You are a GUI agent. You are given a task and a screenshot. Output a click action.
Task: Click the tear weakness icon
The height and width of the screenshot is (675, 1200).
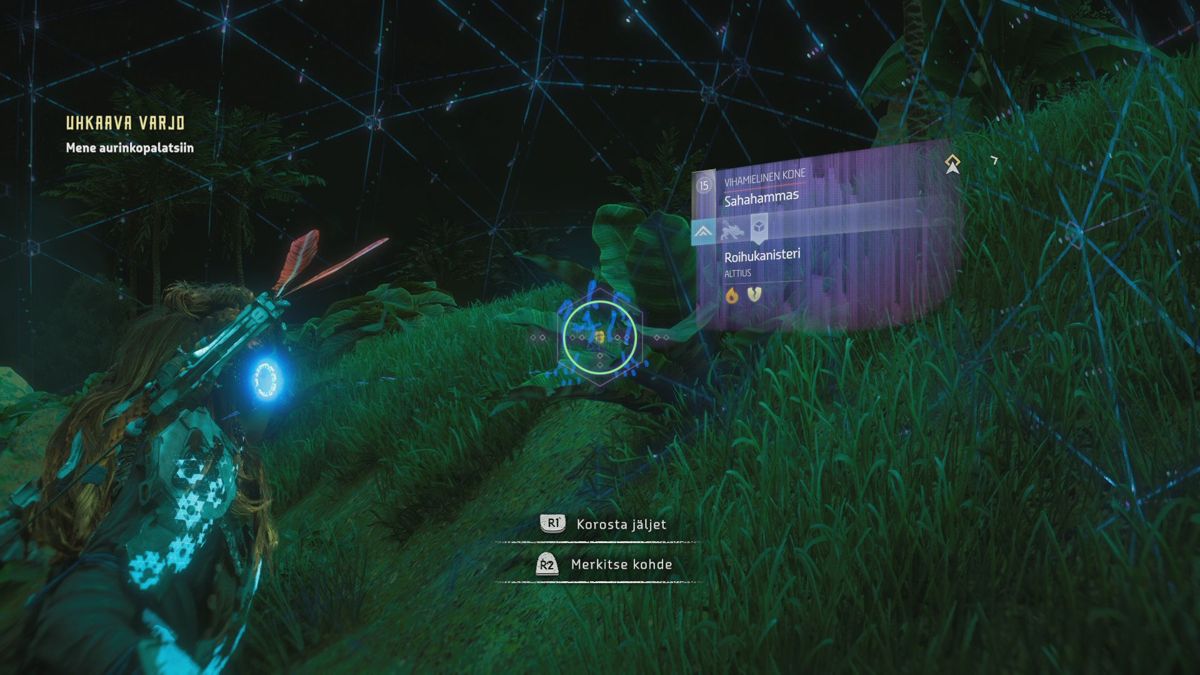click(x=754, y=295)
